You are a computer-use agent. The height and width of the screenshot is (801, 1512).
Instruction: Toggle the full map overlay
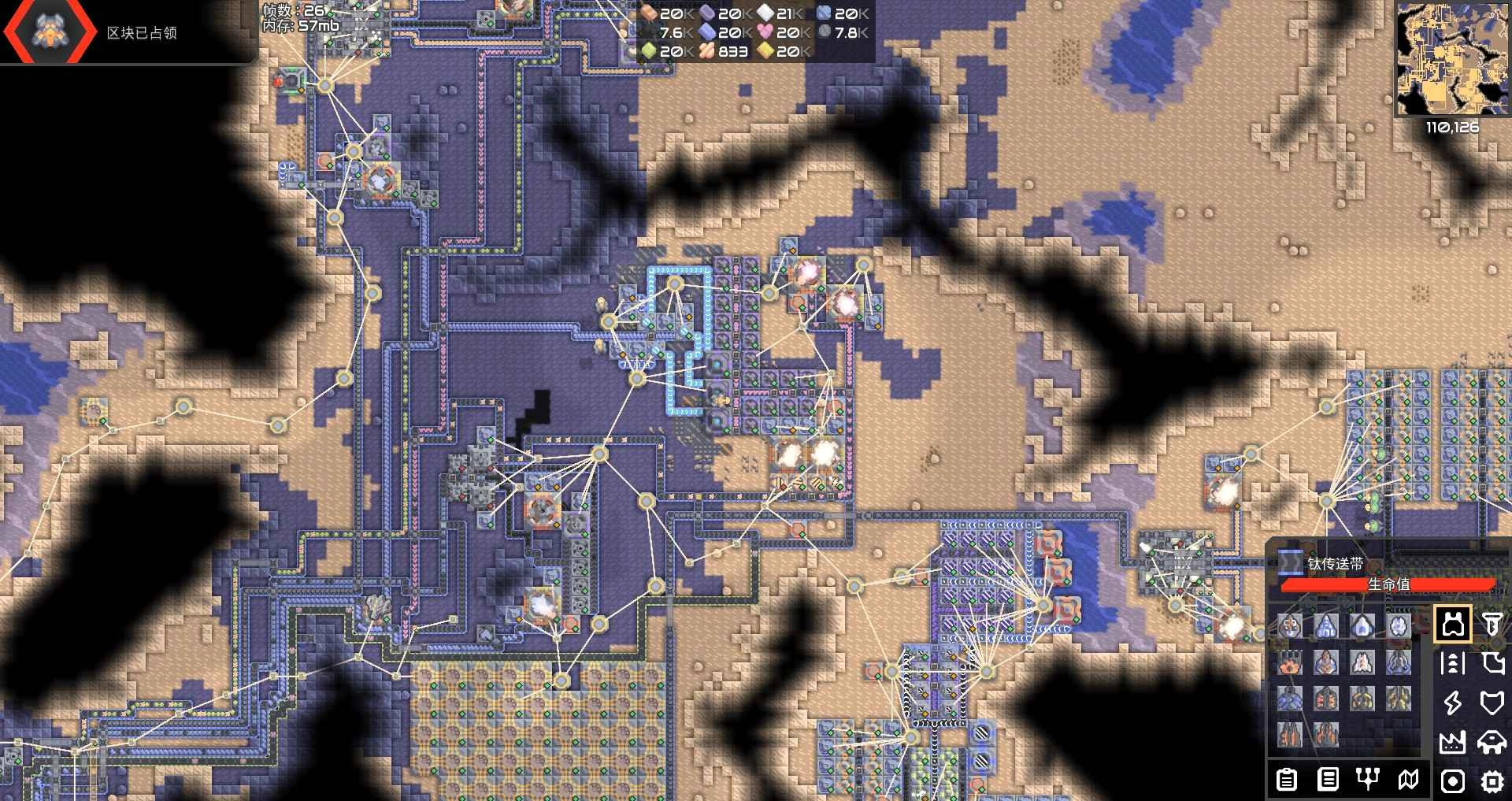[1407, 780]
